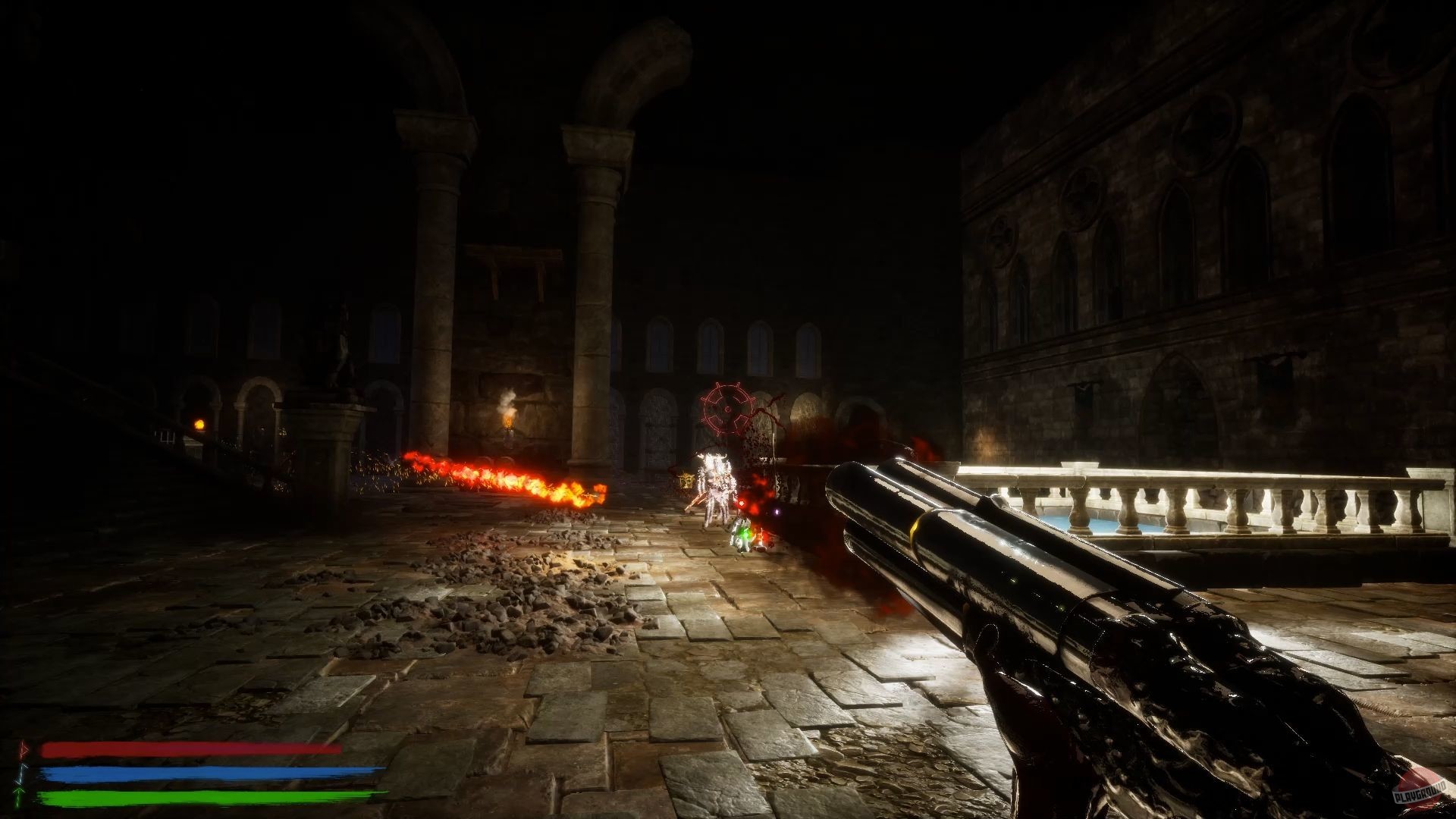Click the green pickup glow near the enemy

coord(745,535)
